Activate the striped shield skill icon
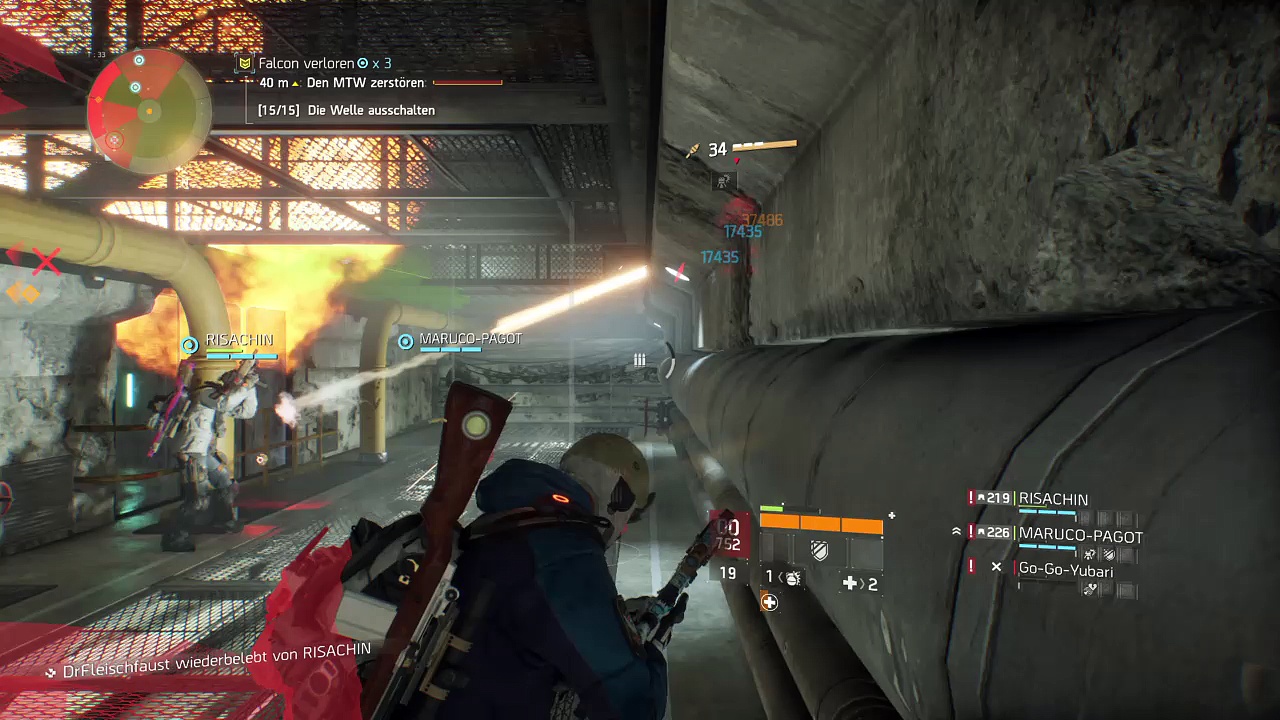1280x720 pixels. pos(819,550)
